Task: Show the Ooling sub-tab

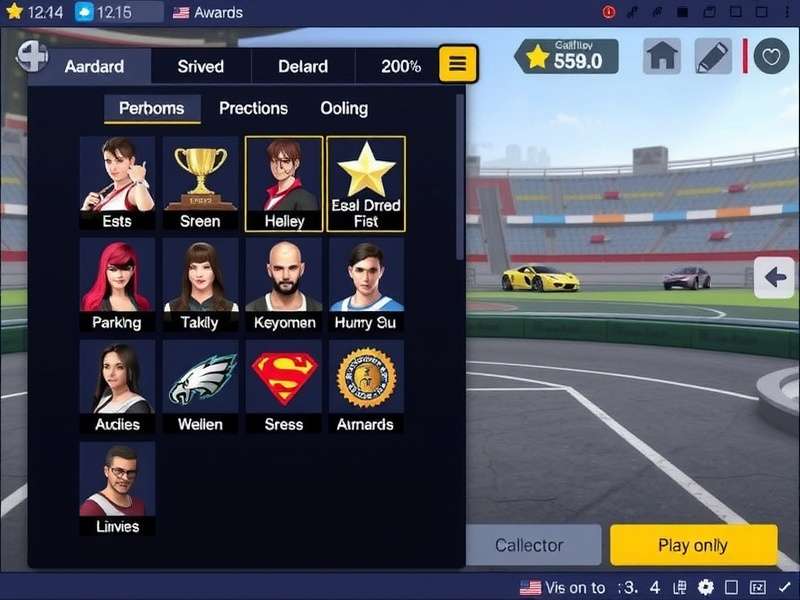Action: 344,108
